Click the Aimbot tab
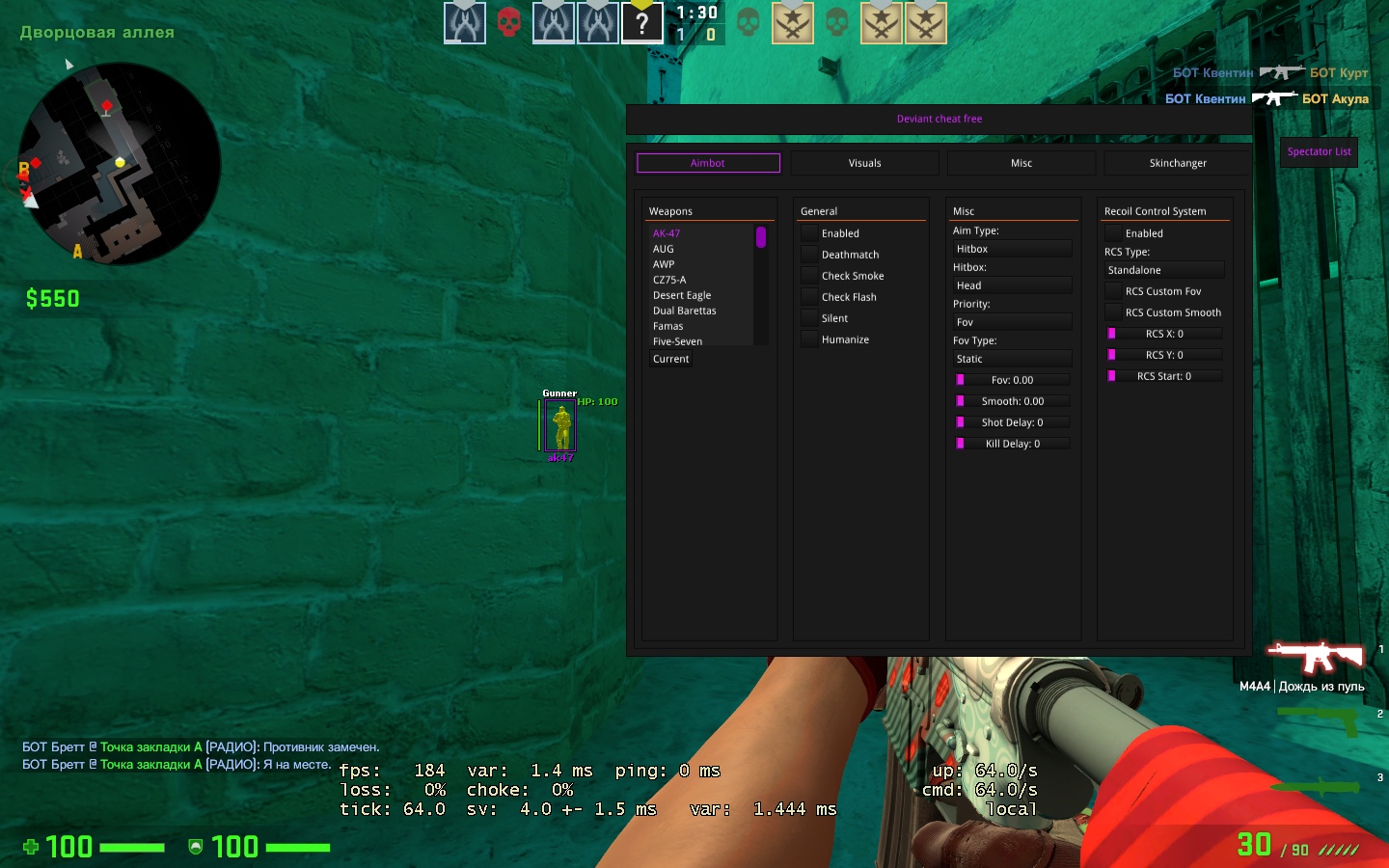The image size is (1389, 868). 707,163
